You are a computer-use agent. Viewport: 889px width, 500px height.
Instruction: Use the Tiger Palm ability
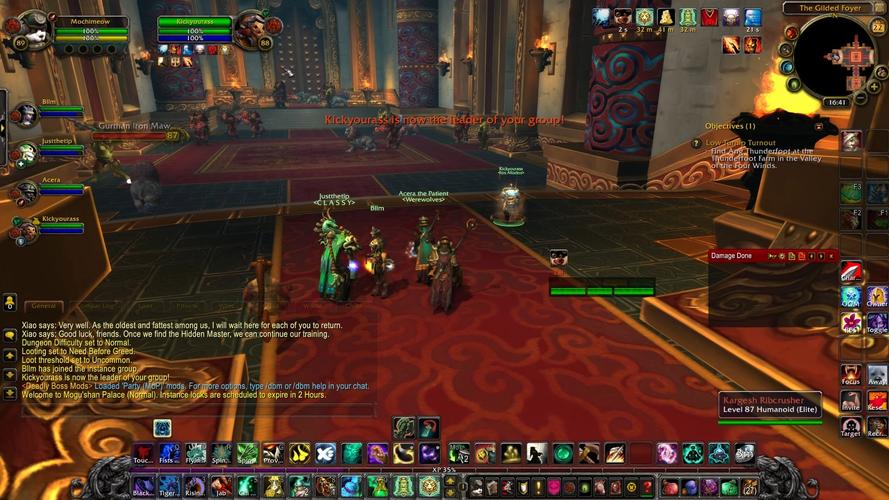point(169,486)
